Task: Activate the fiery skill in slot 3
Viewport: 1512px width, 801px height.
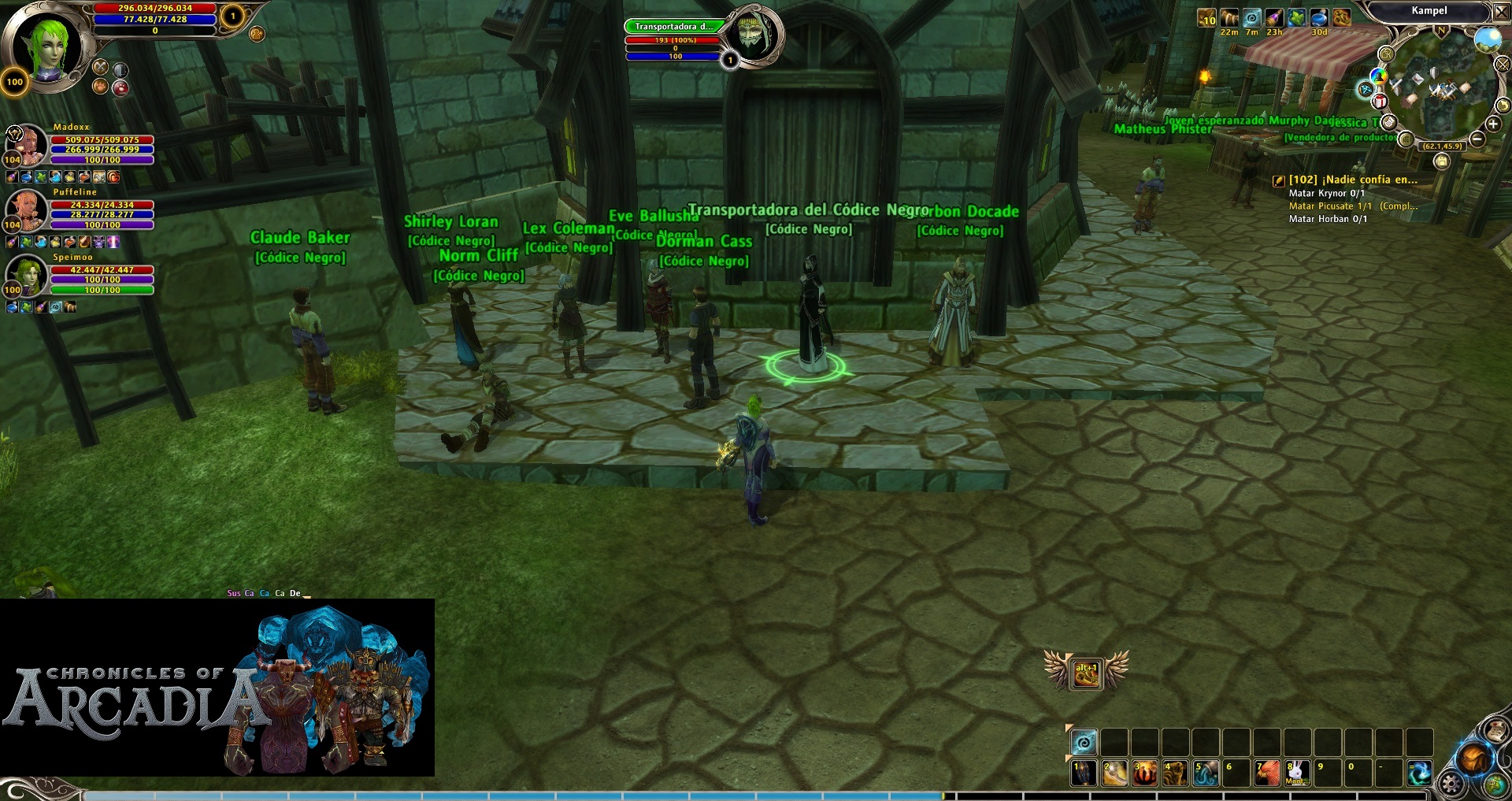Action: coord(1145,773)
